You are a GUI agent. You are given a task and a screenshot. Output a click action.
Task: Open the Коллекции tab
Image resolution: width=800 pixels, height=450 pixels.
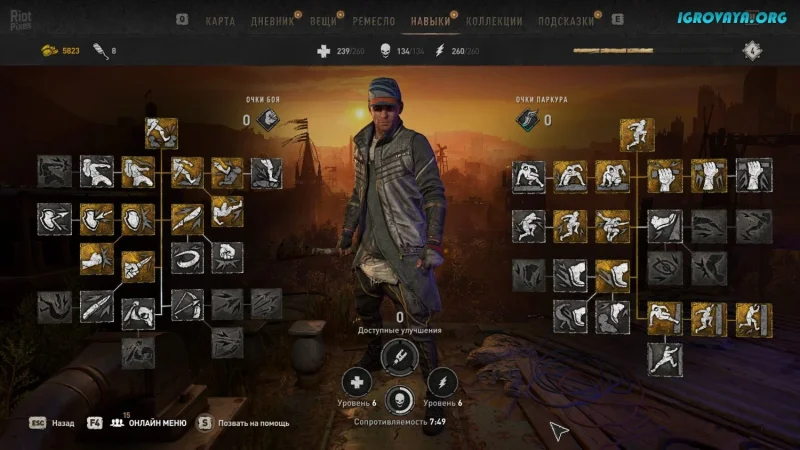[x=494, y=20]
